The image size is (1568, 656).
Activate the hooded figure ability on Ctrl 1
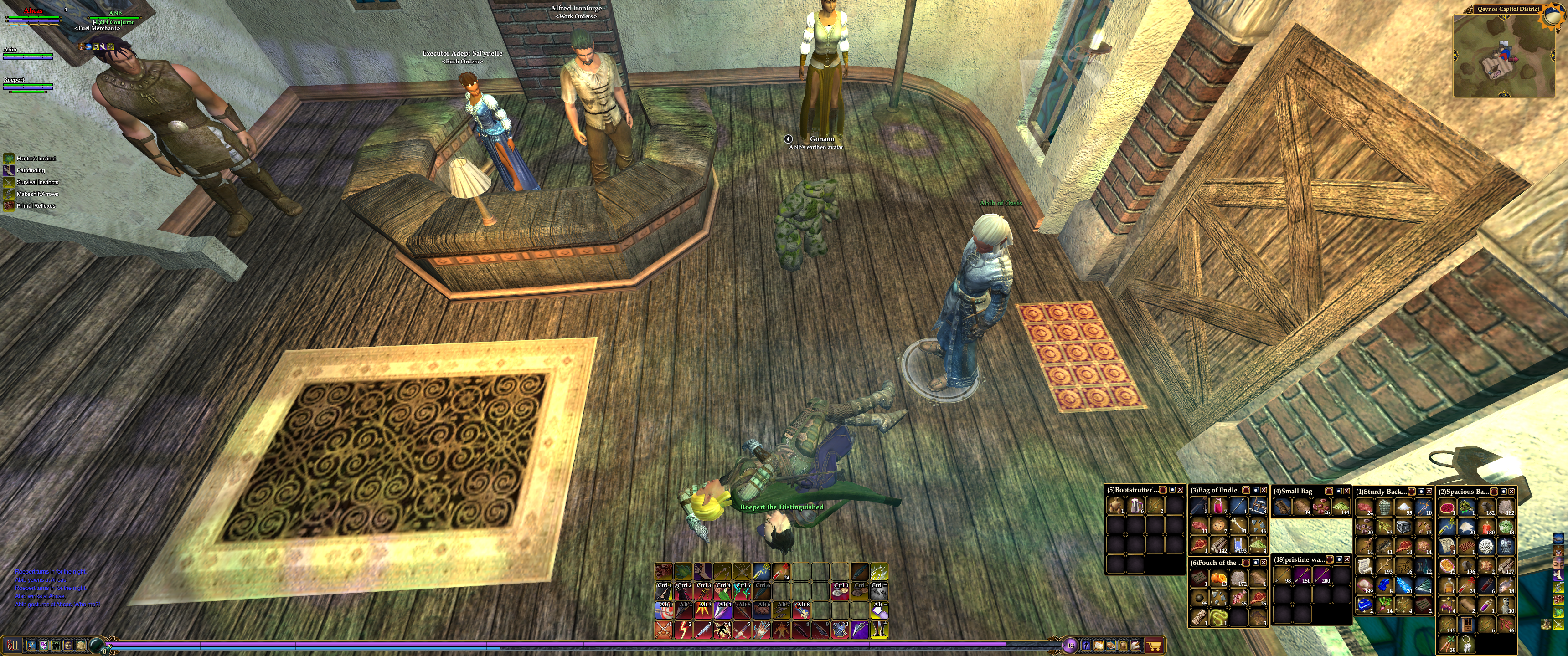pos(664,591)
